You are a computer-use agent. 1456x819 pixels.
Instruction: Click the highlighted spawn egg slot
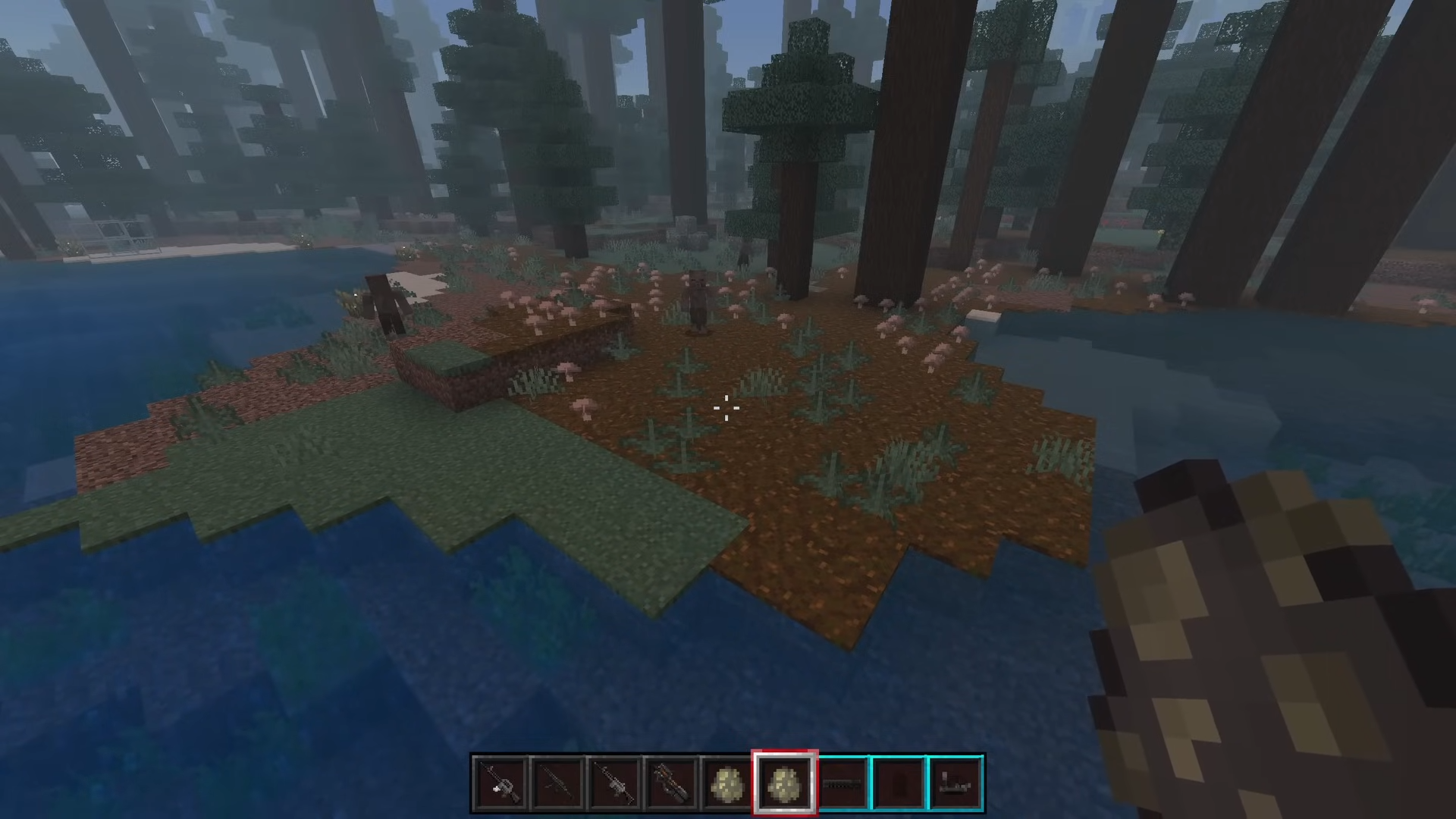(785, 783)
